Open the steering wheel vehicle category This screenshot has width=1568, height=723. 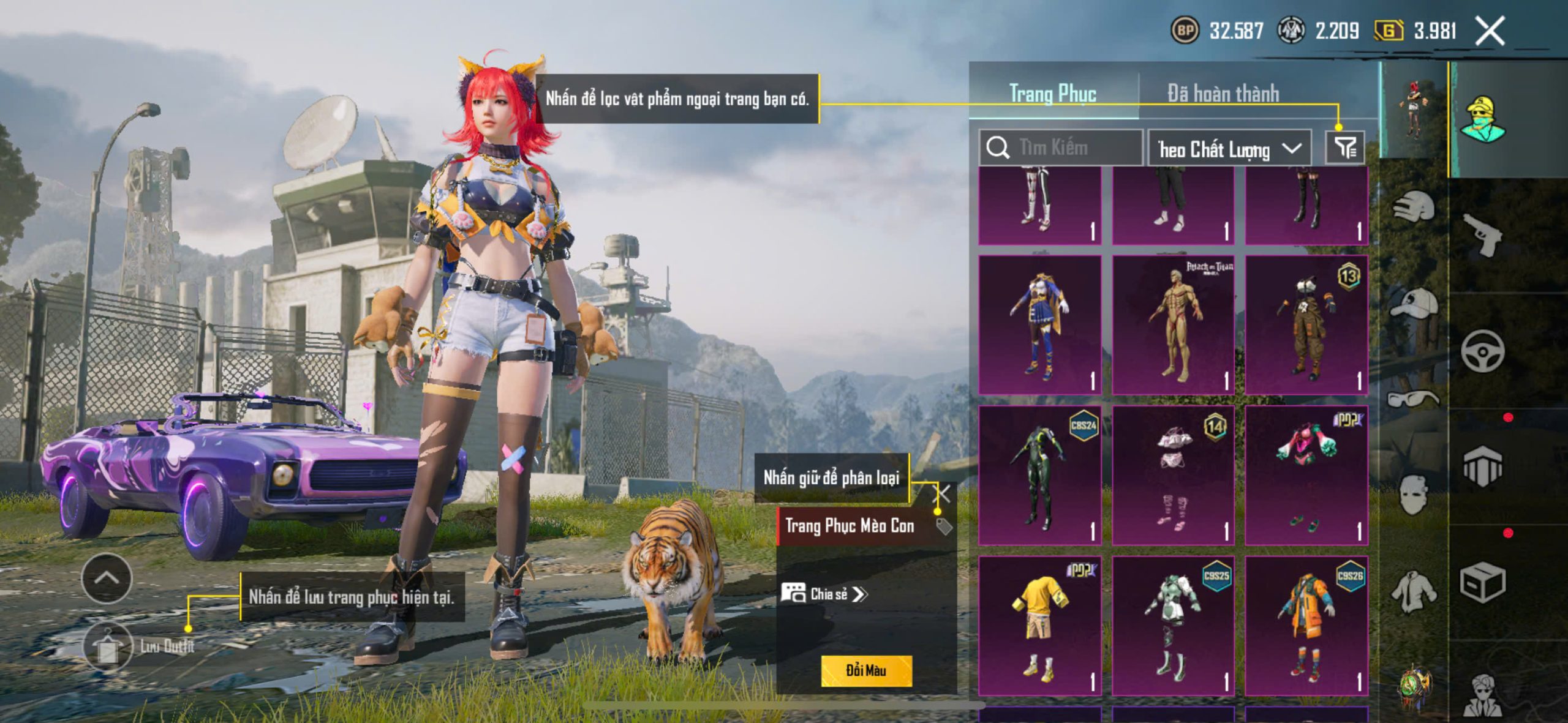(x=1482, y=351)
